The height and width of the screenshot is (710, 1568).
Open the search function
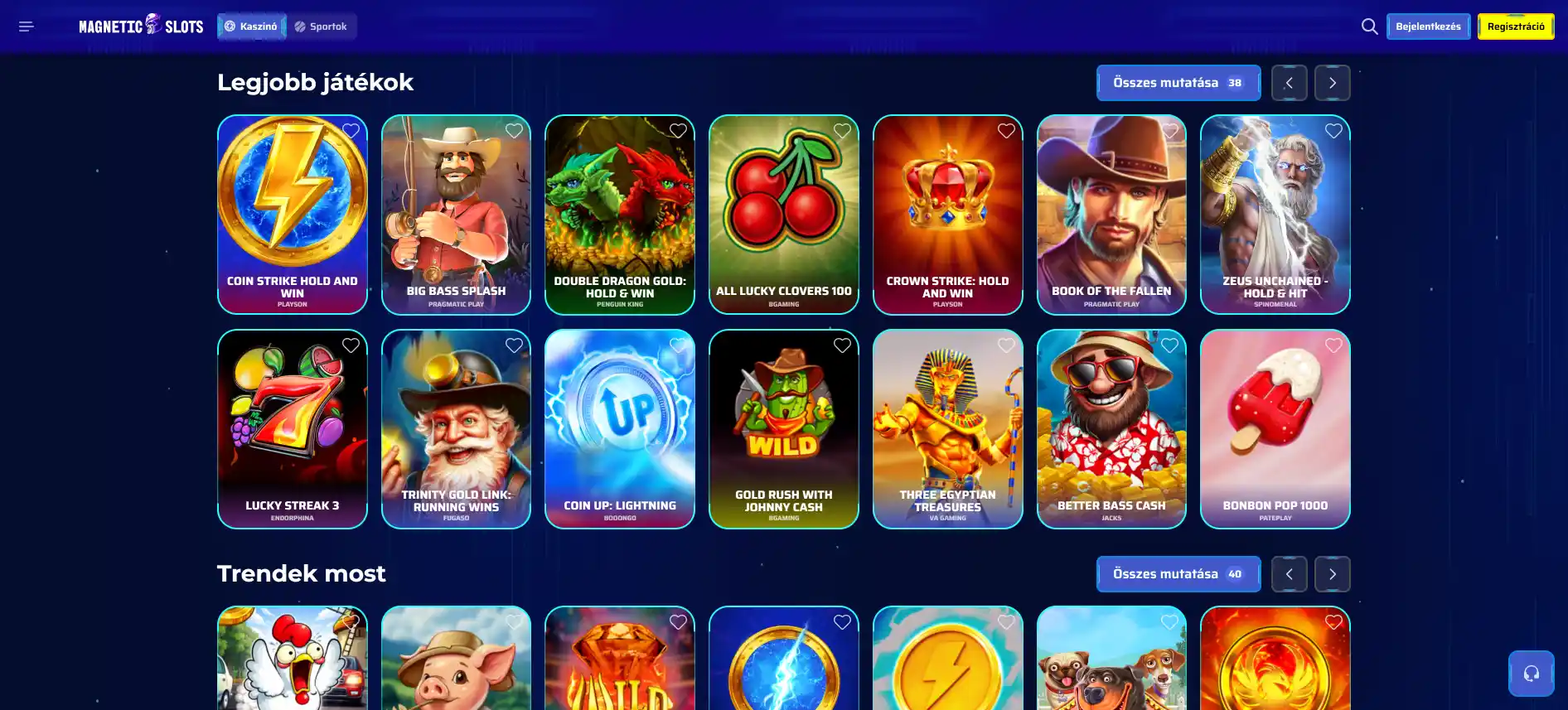pyautogui.click(x=1369, y=26)
